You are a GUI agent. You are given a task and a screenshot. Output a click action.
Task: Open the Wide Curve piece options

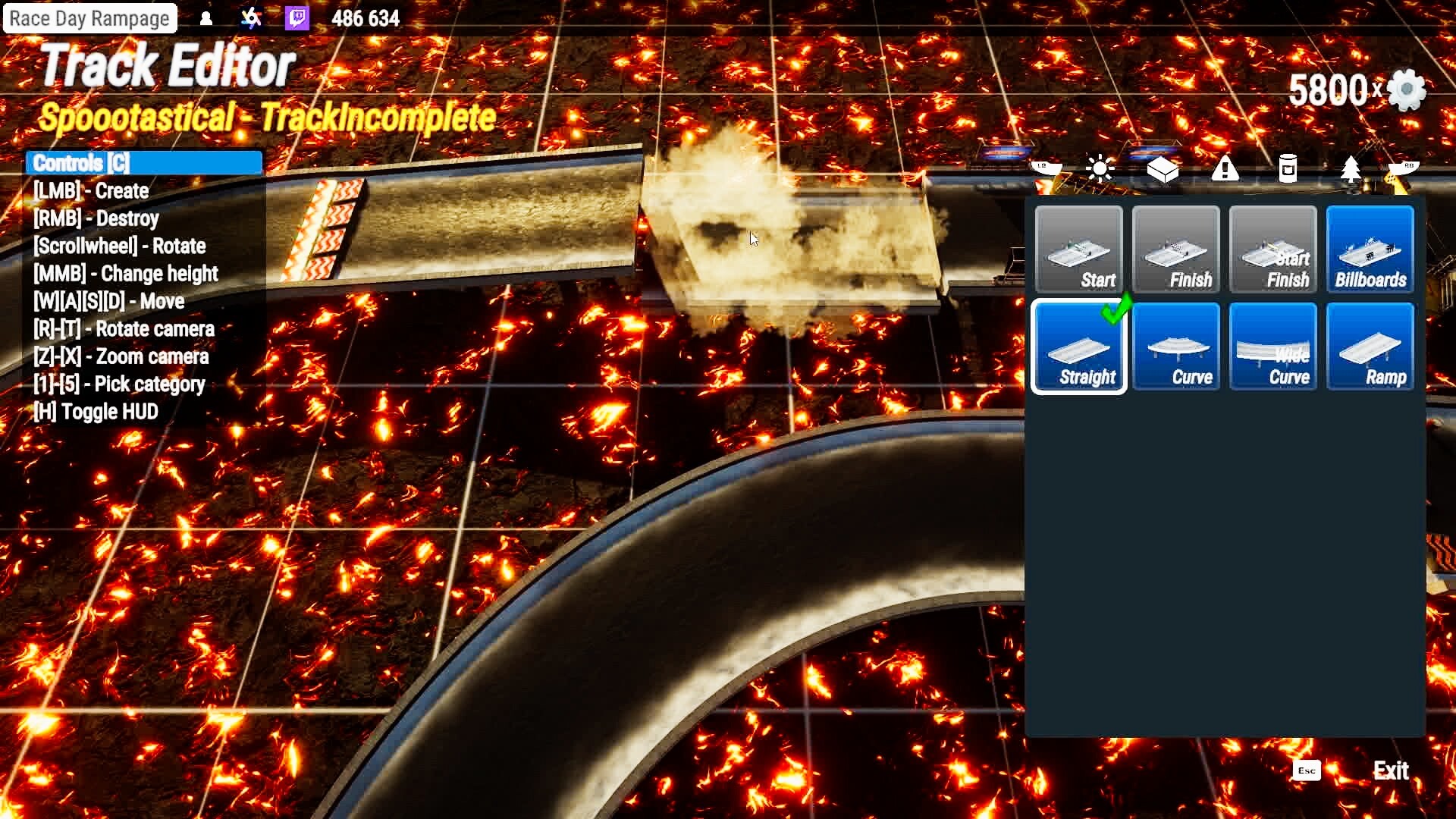[1273, 347]
